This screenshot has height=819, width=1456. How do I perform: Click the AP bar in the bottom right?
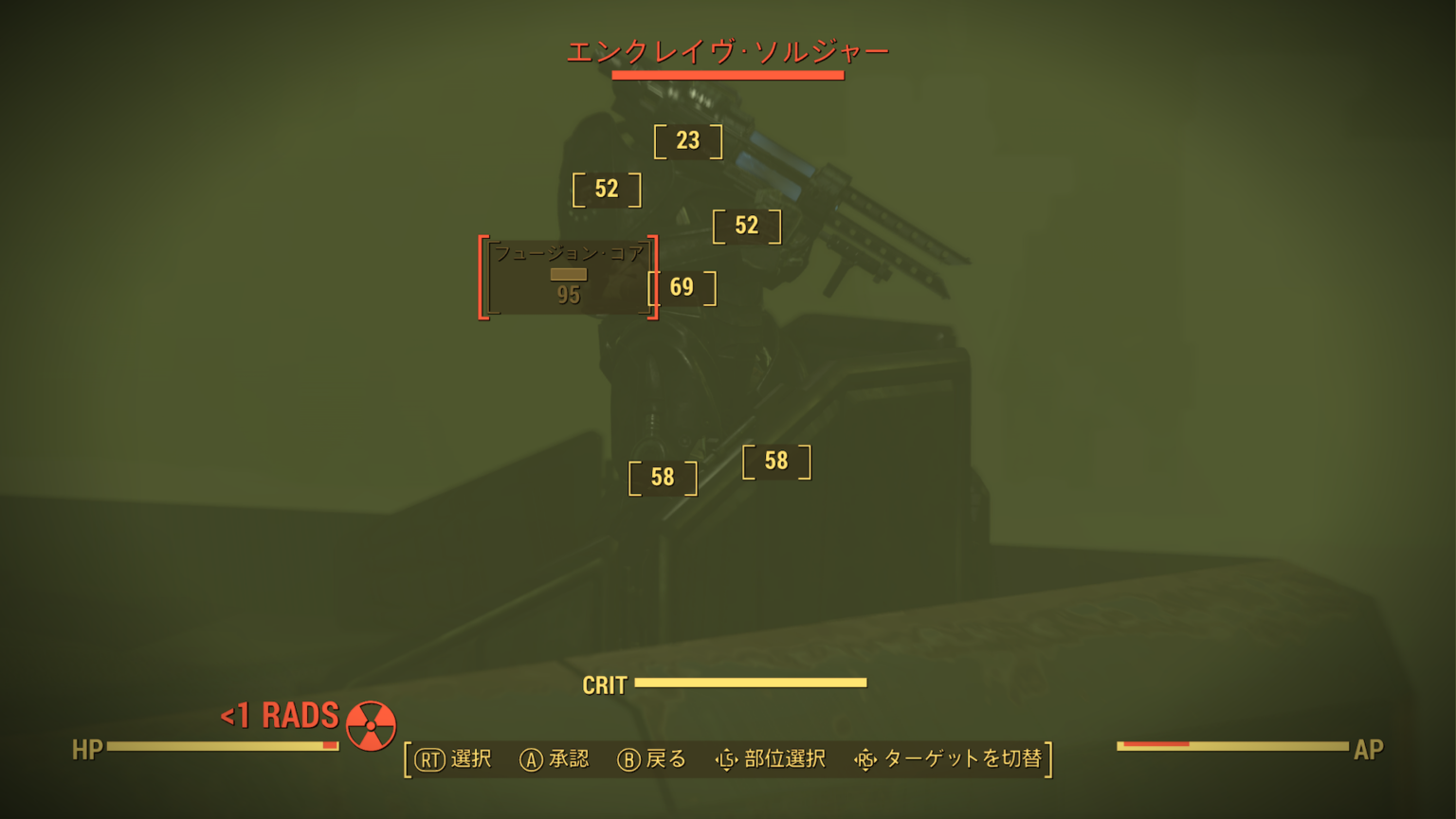(1232, 744)
